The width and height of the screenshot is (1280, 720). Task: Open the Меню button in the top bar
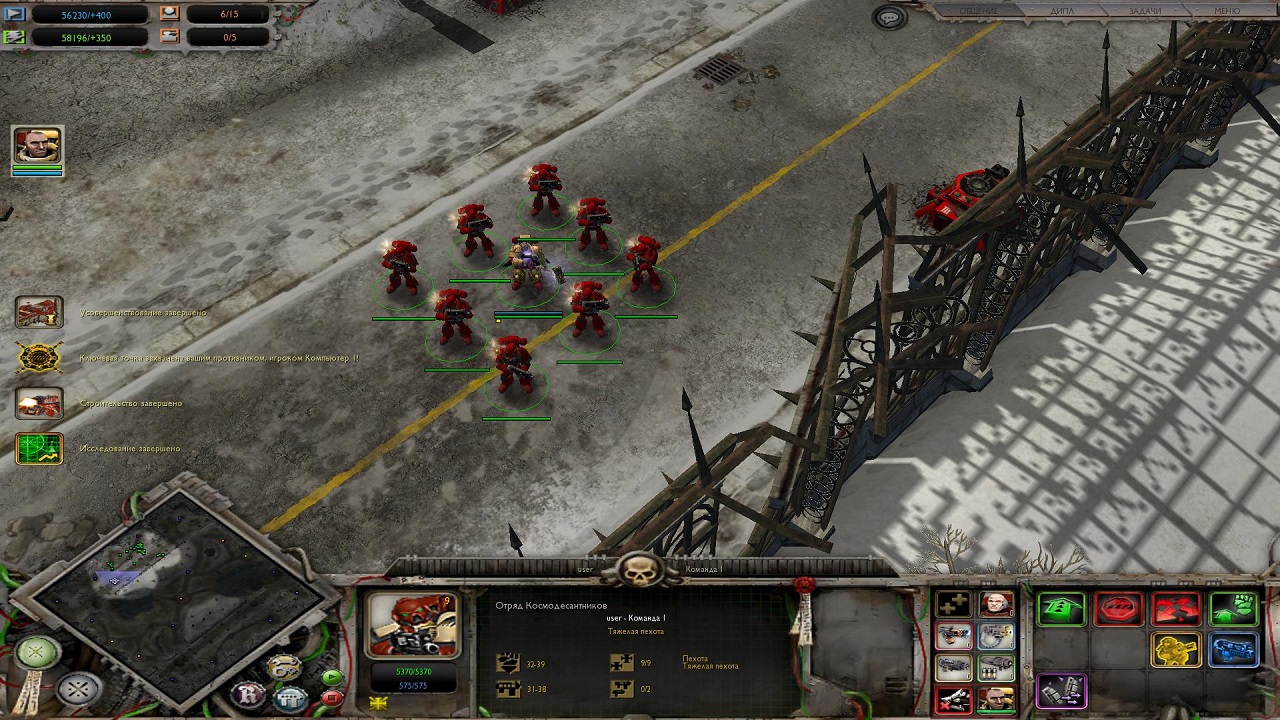click(x=1226, y=11)
